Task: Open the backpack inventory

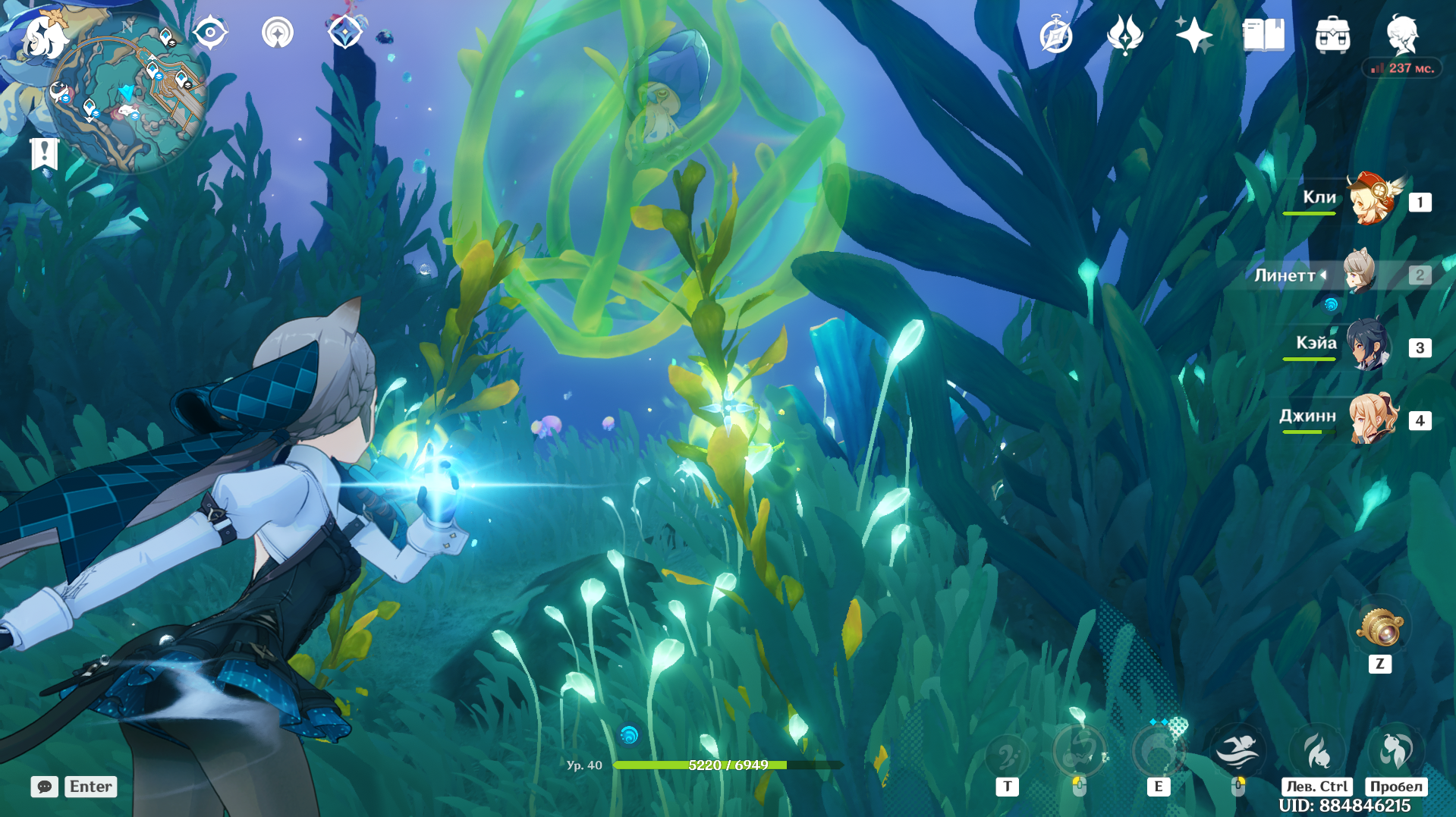Action: point(1332,36)
